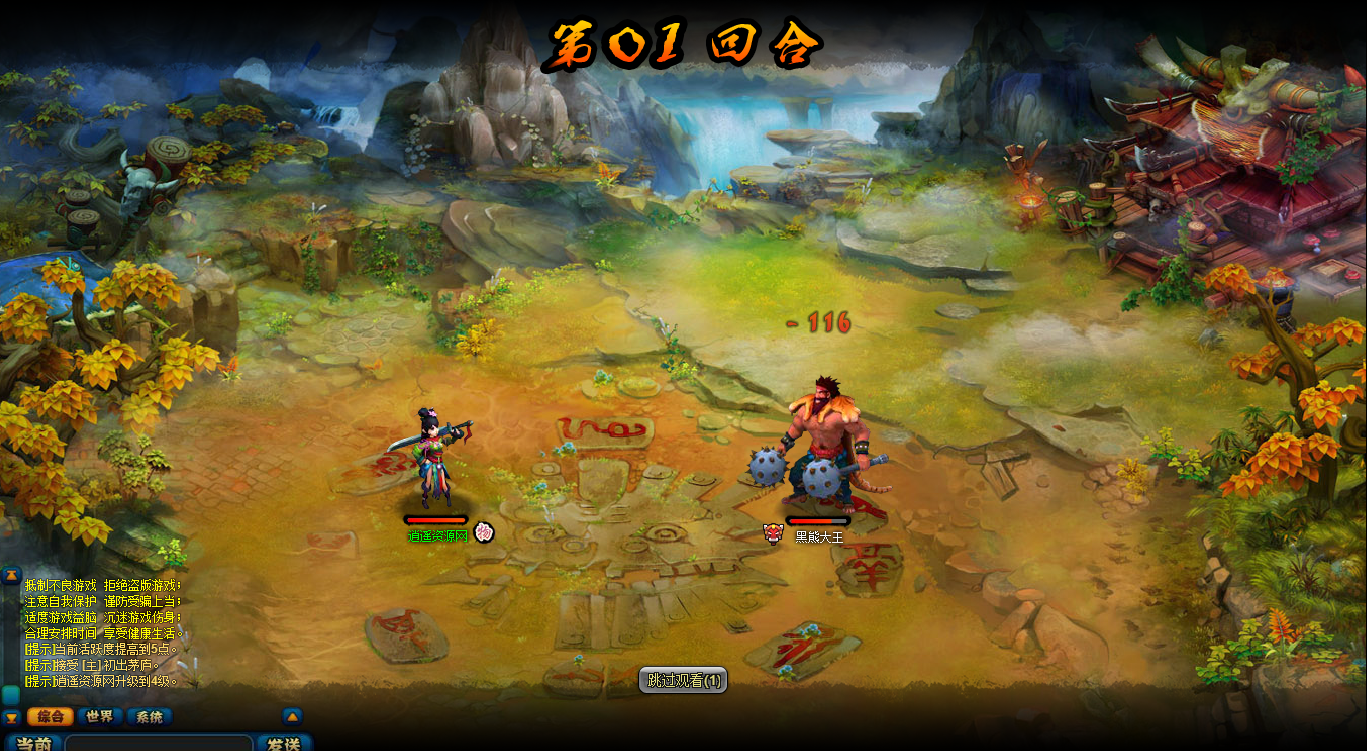Jump chat log to the top

click(x=11, y=575)
